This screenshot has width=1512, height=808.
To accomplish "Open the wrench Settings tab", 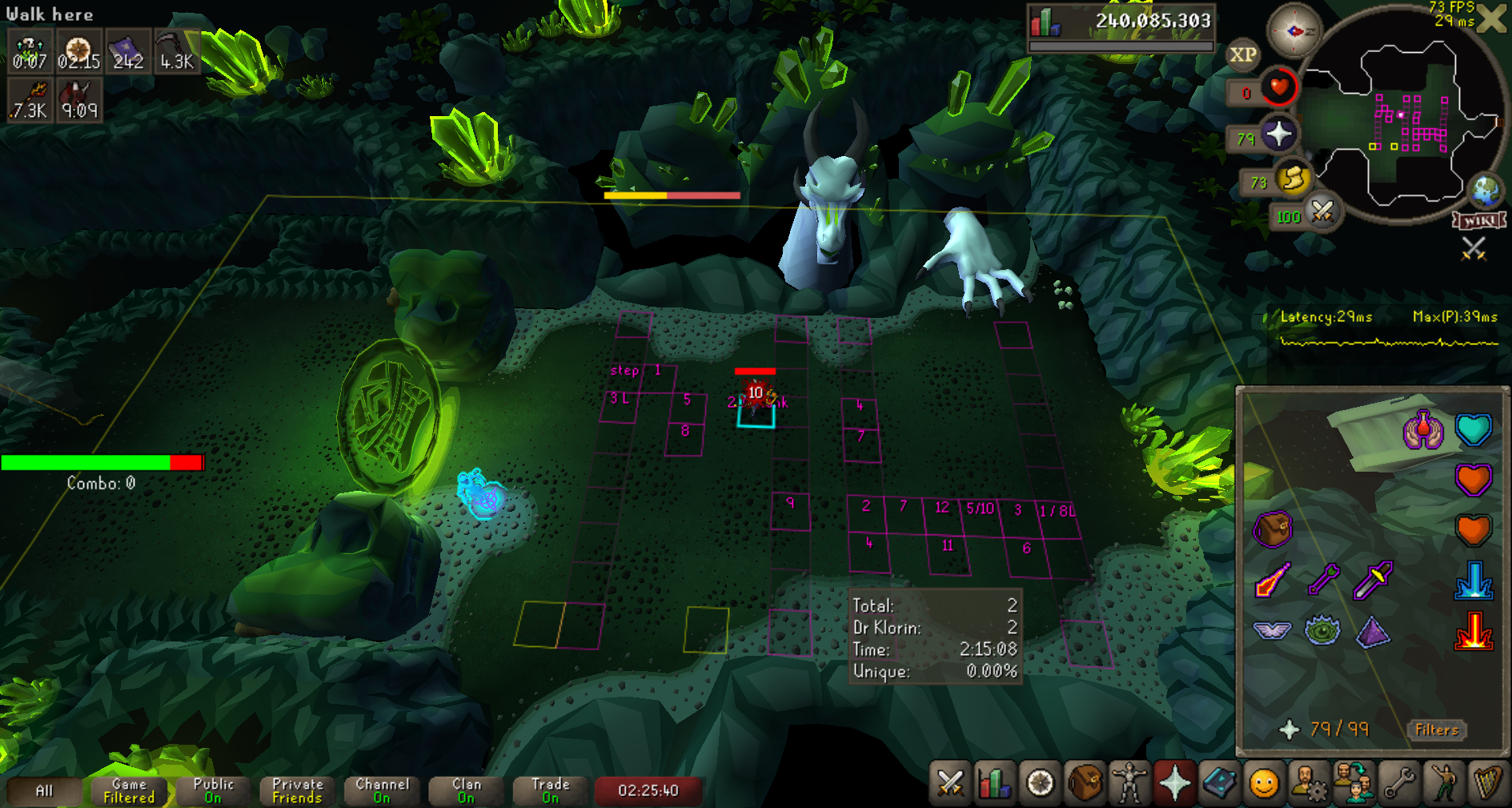I will click(x=1398, y=782).
